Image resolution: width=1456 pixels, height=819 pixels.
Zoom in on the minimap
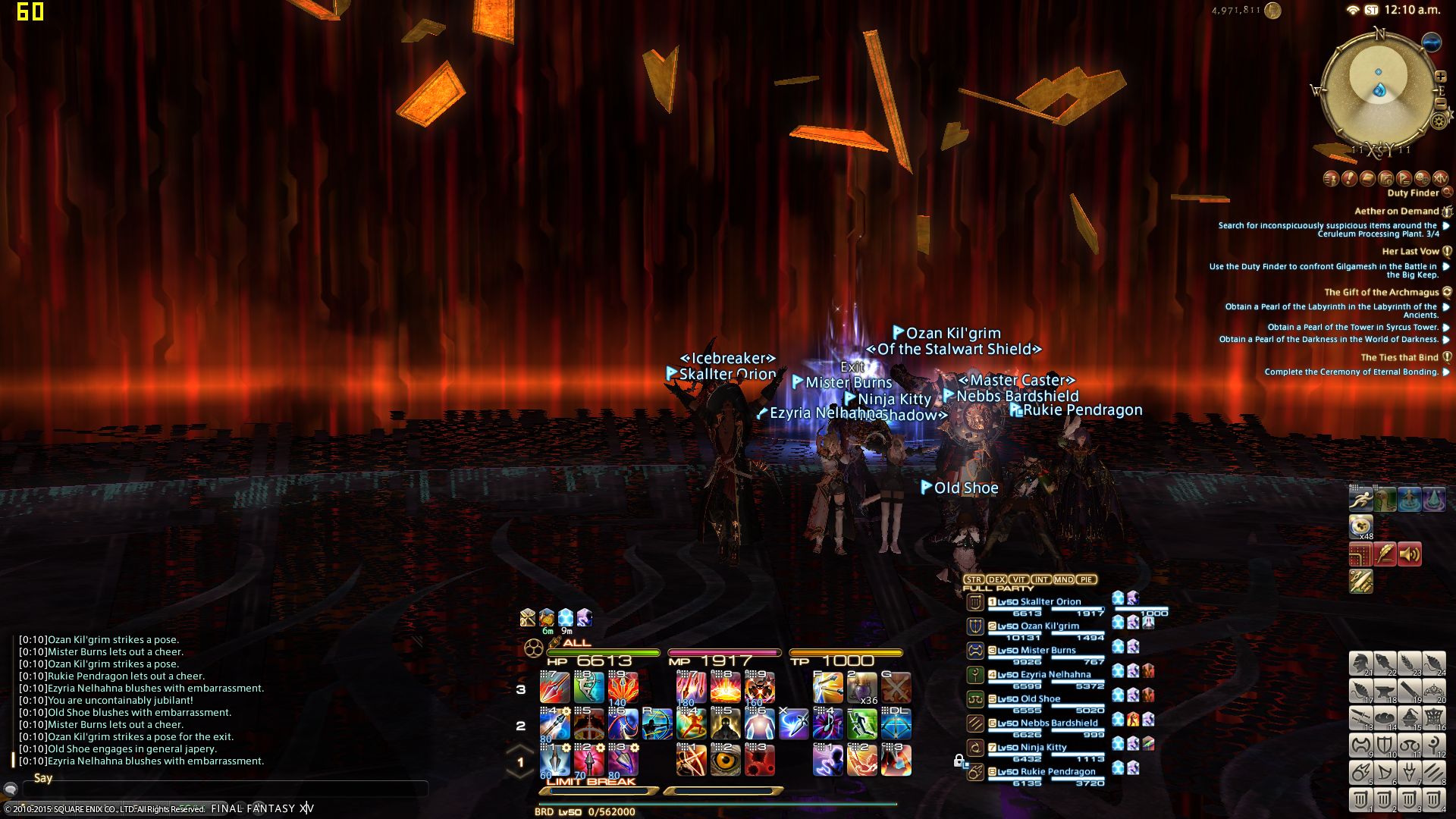1440,77
